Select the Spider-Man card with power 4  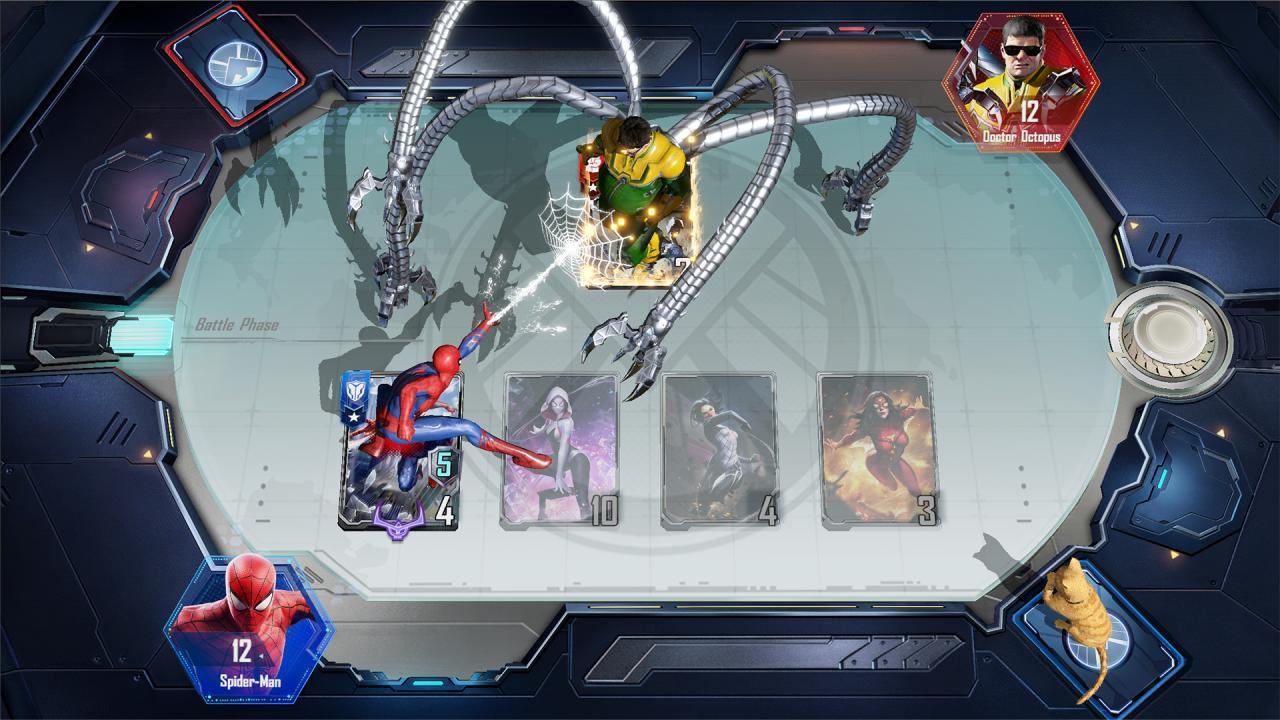coord(400,452)
